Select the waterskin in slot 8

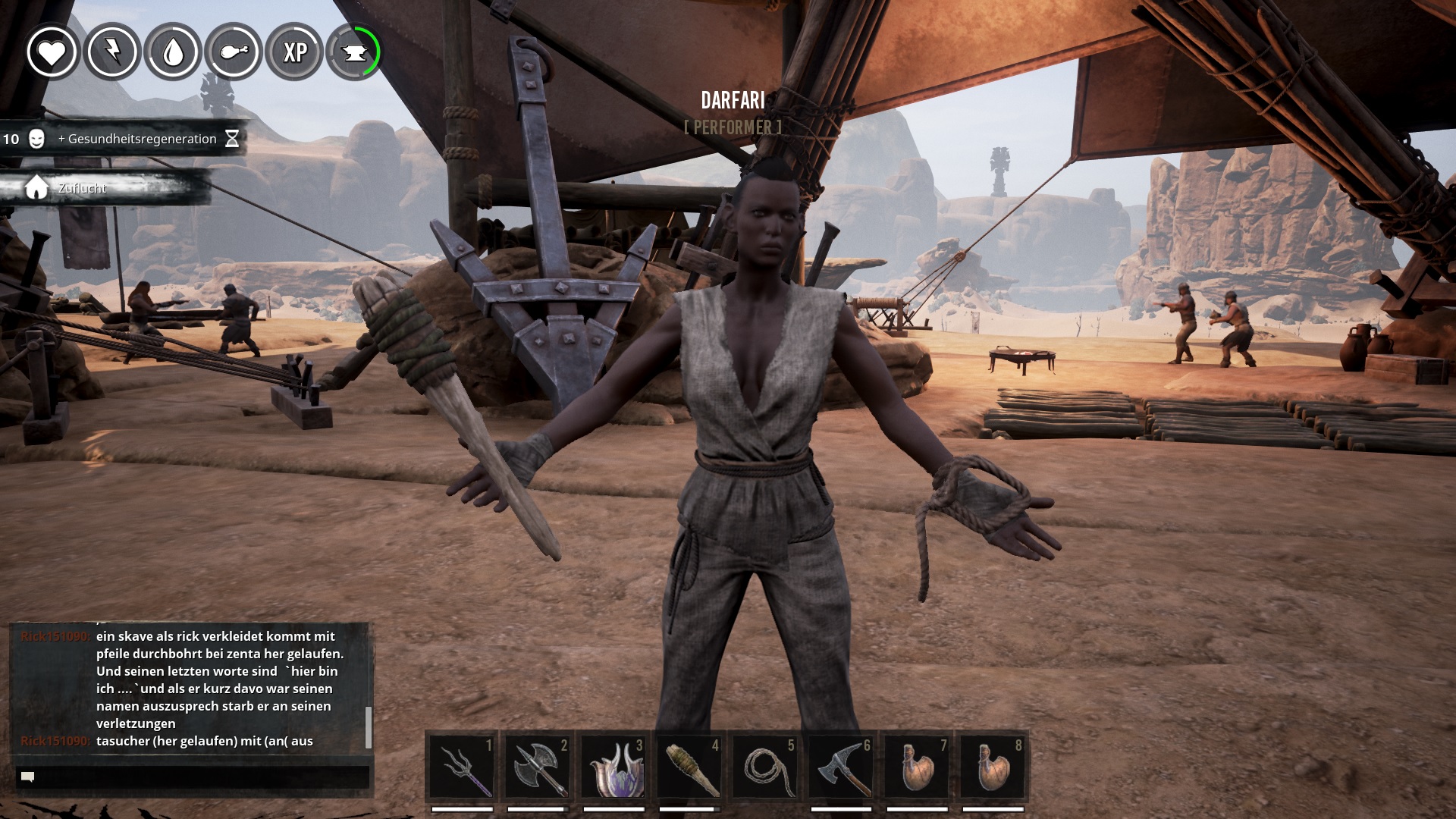(993, 767)
